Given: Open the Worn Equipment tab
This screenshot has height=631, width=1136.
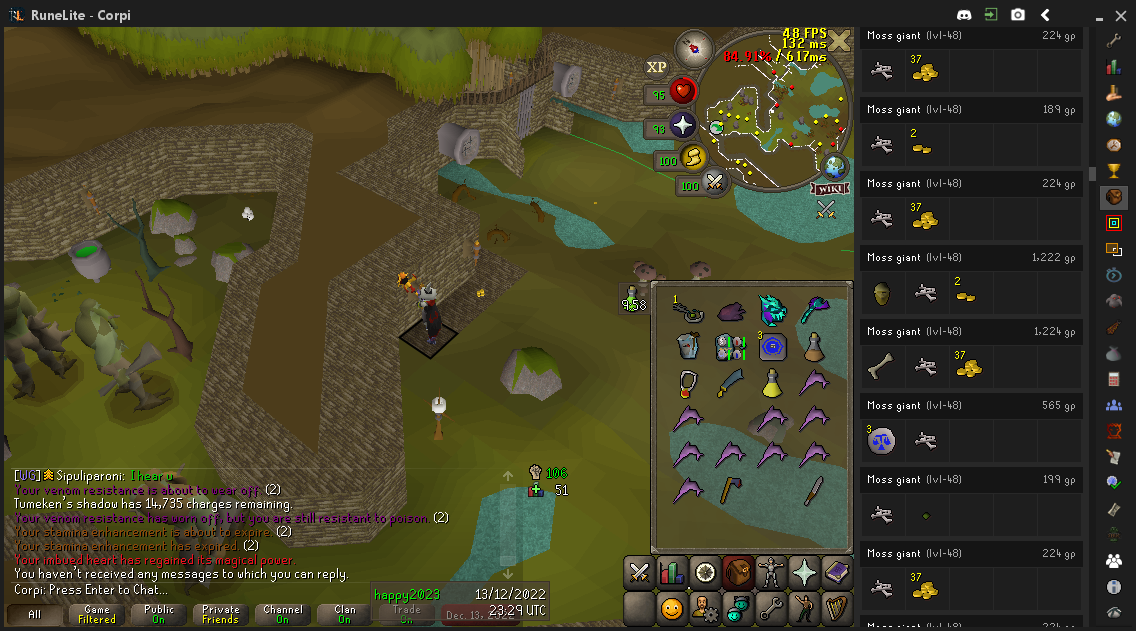Looking at the screenshot, I should click(770, 573).
